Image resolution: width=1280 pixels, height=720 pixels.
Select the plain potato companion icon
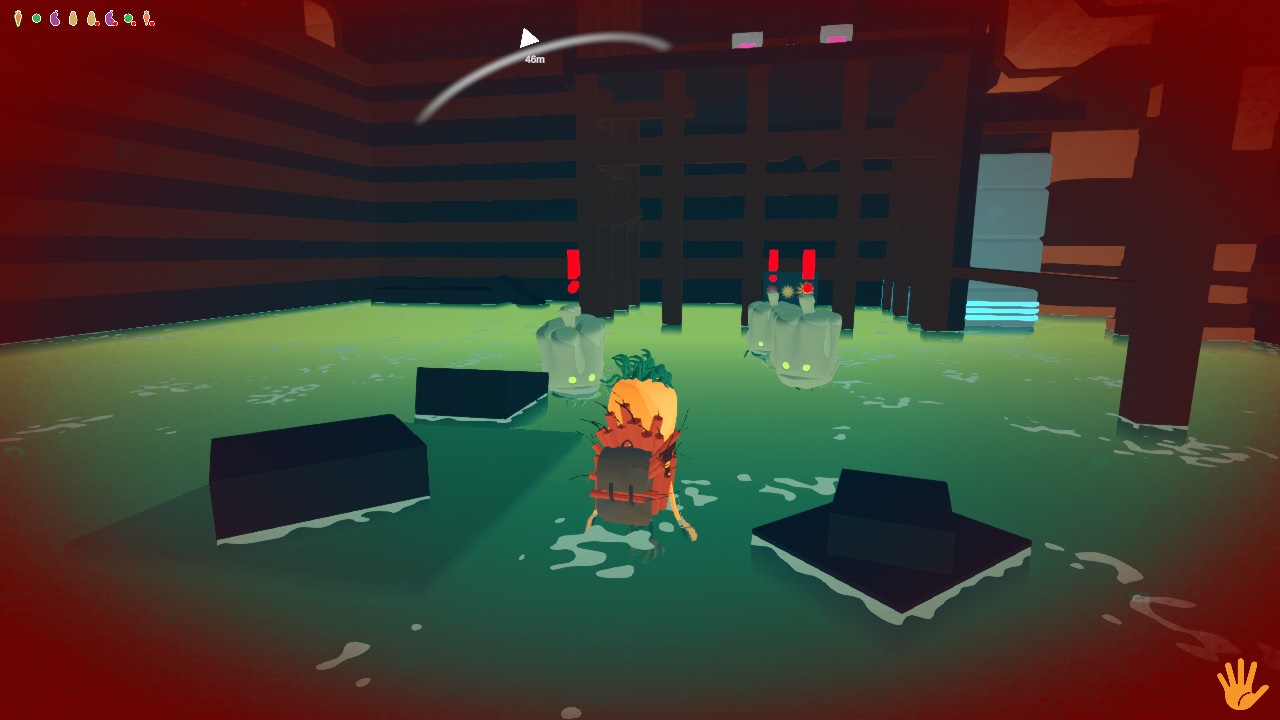73,16
